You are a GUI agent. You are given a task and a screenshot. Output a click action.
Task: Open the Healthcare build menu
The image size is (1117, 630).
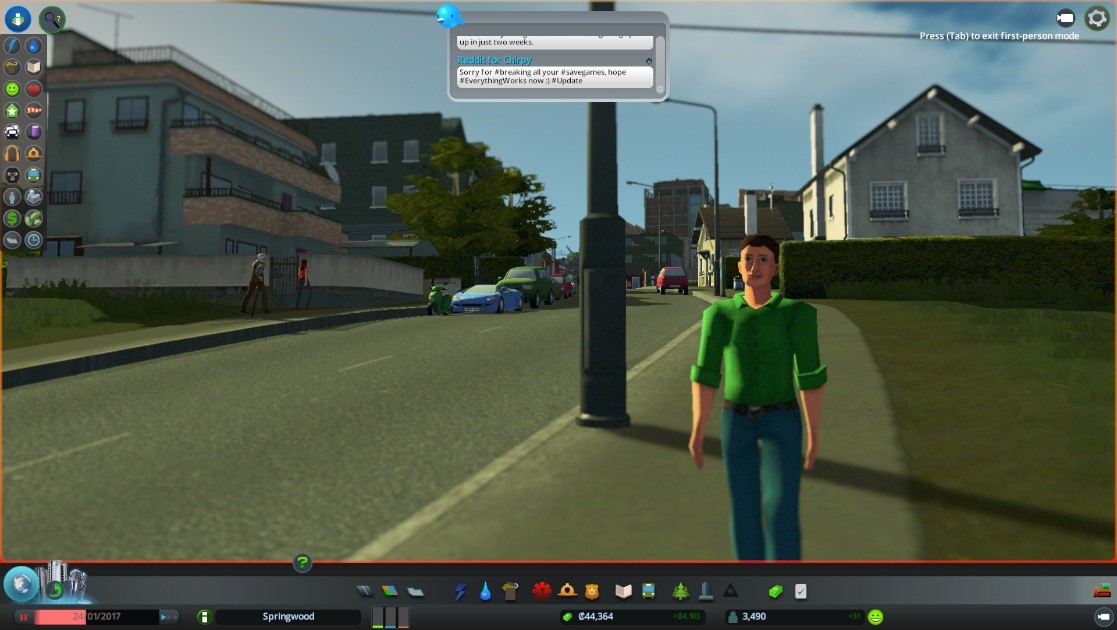(x=543, y=591)
